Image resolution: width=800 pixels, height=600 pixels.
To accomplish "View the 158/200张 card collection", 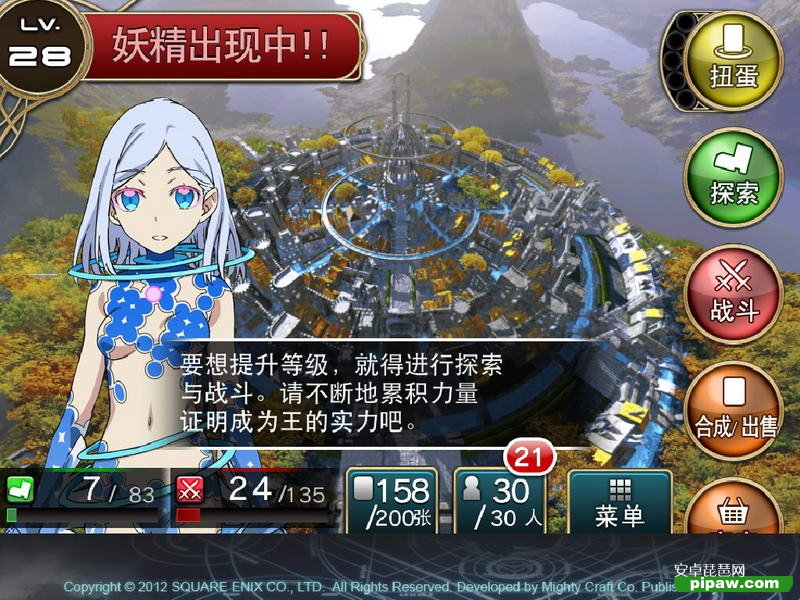I will [391, 502].
